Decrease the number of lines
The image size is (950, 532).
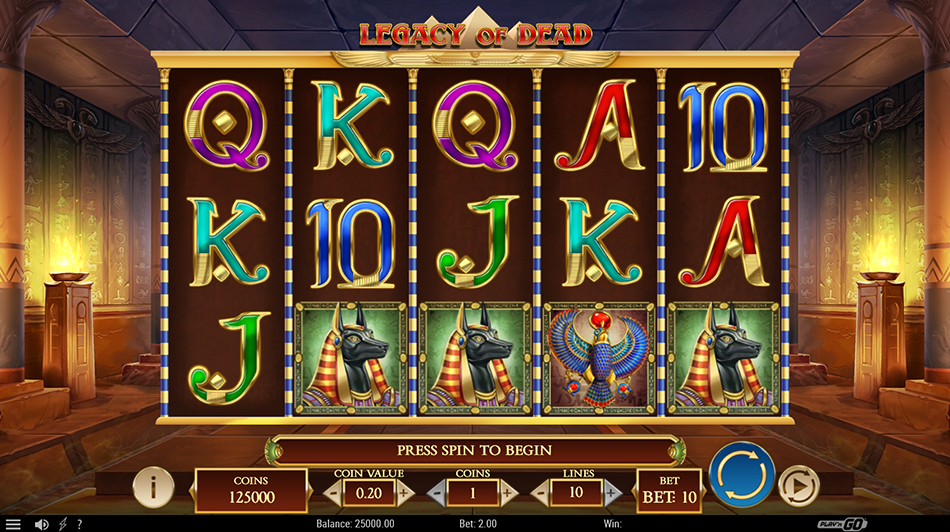pos(541,493)
